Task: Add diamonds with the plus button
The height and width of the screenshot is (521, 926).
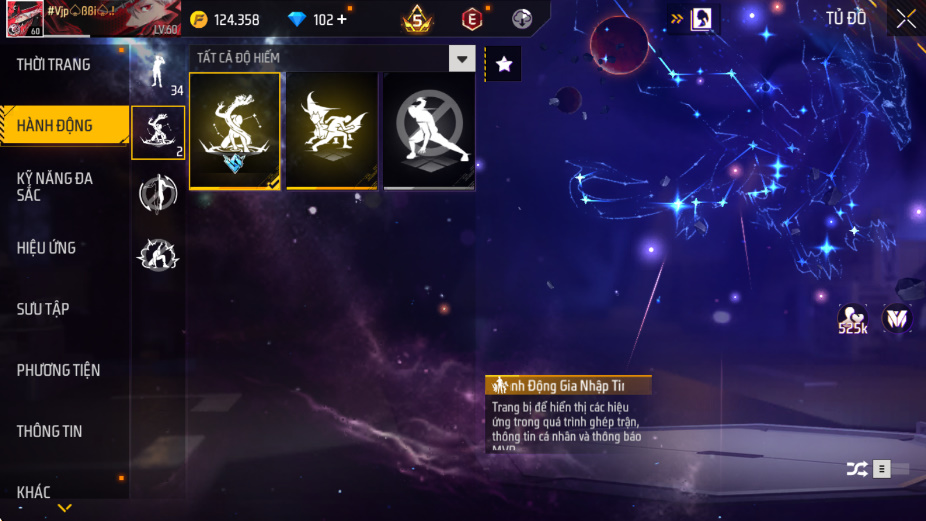Action: [x=343, y=19]
